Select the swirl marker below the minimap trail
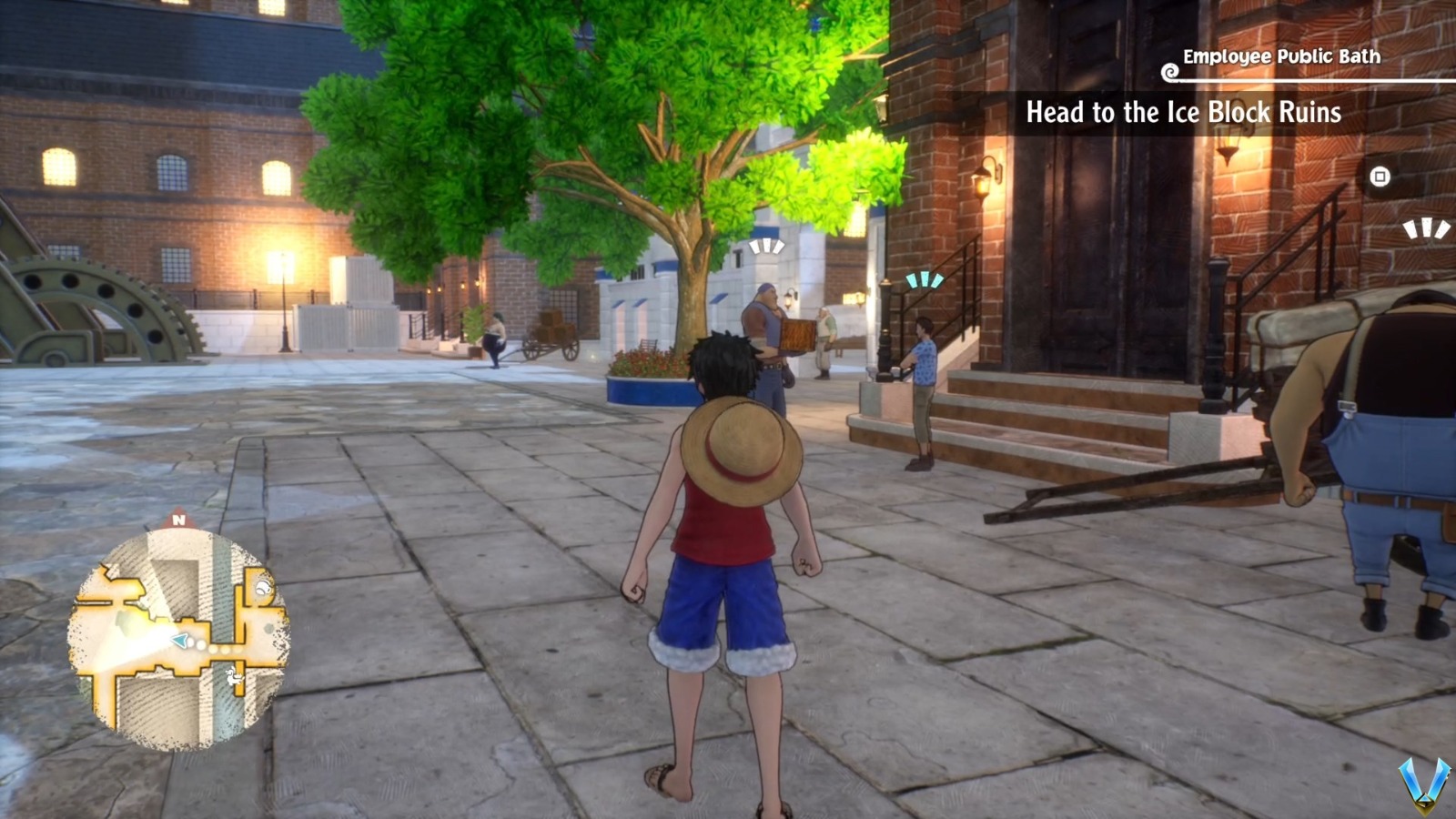 pos(232,678)
